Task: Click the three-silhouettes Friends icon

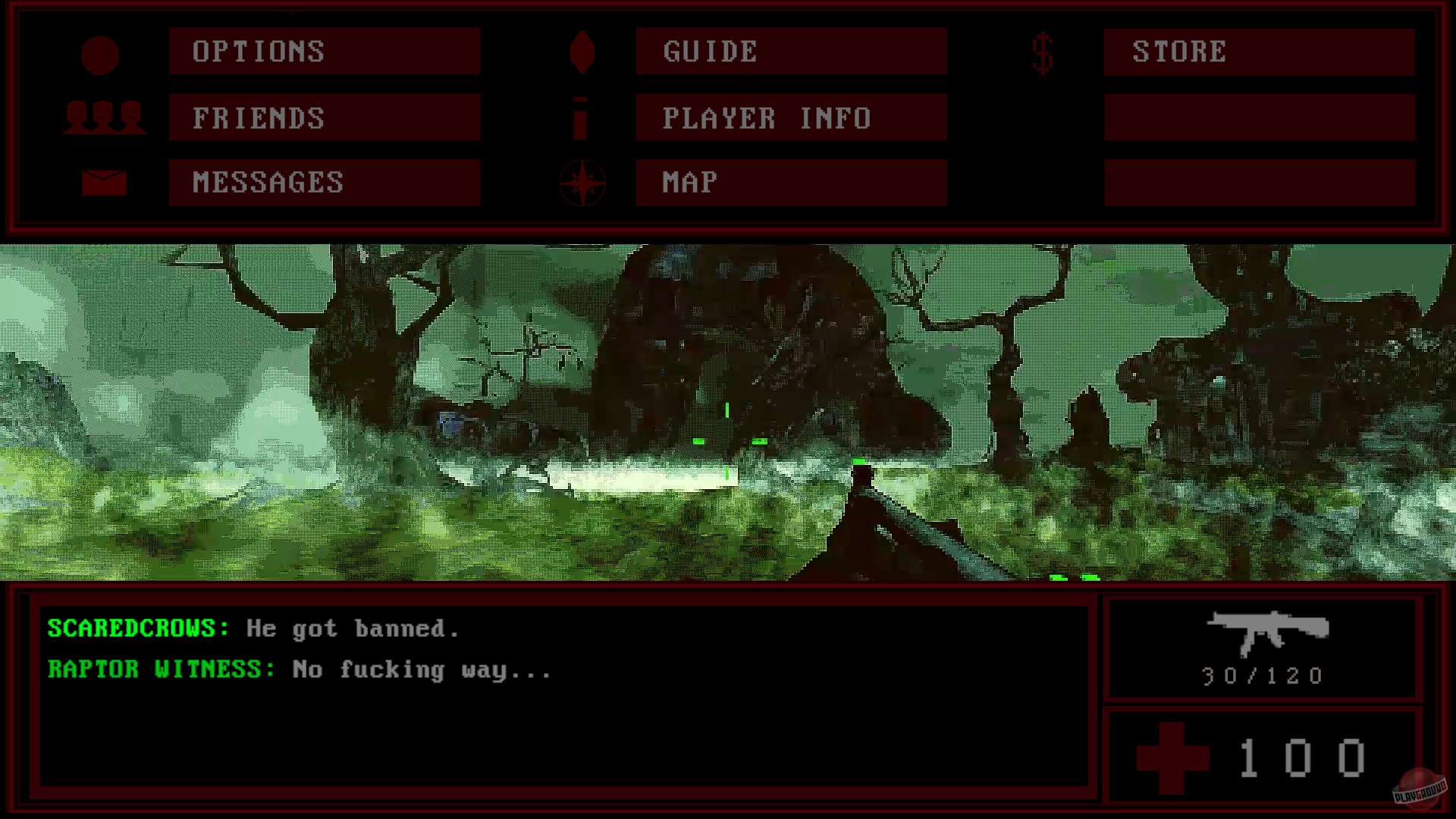Action: tap(105, 118)
